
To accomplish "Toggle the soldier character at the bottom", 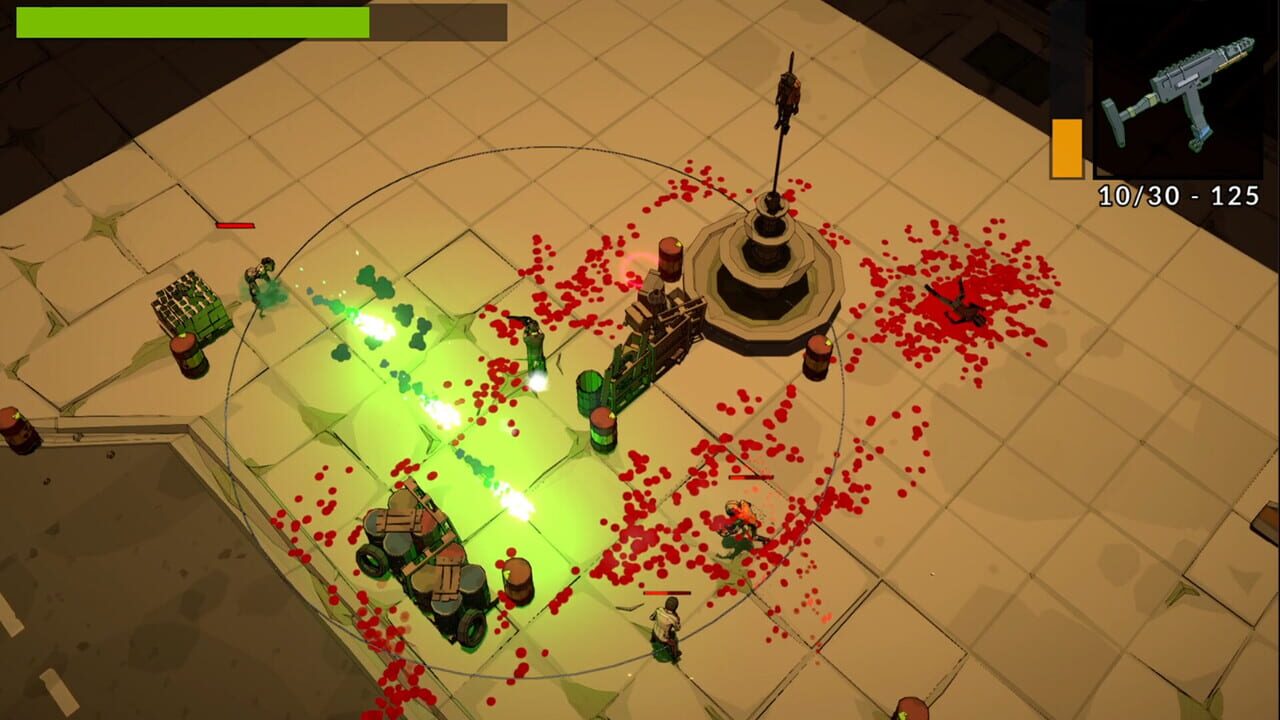I will (665, 630).
